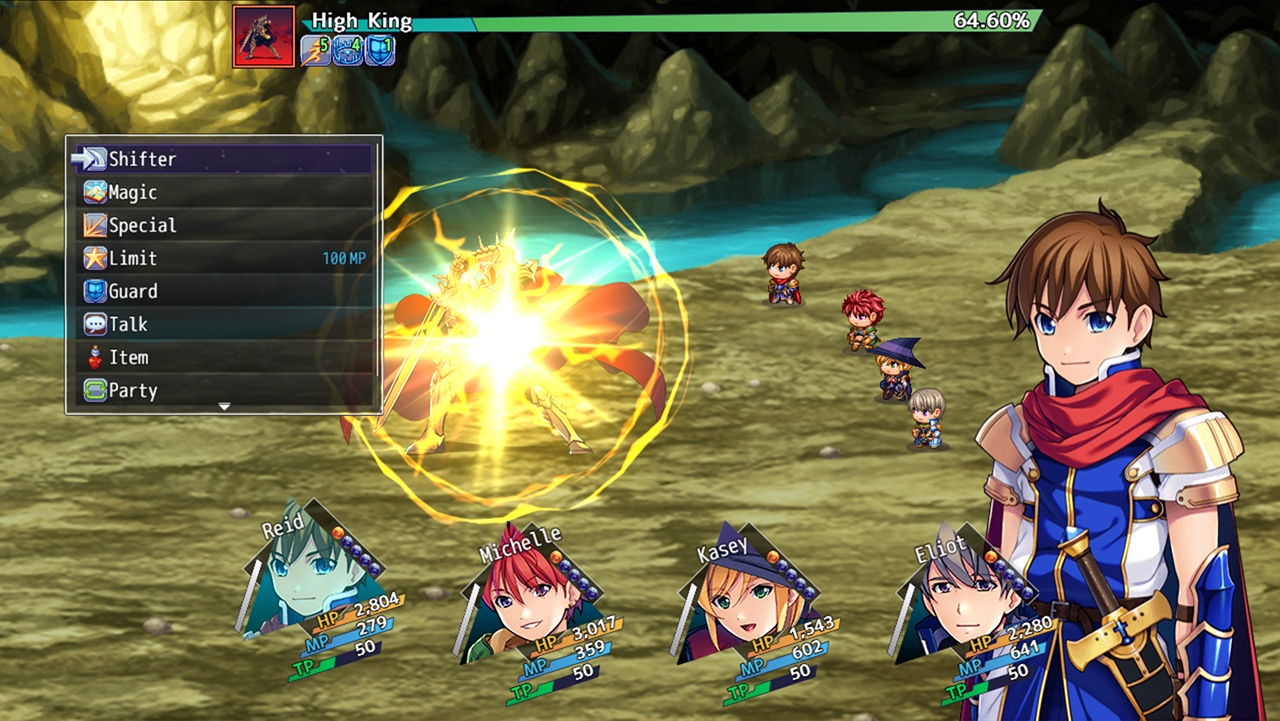This screenshot has height=721, width=1280.
Task: Click the High King boss portrait
Action: (x=263, y=37)
